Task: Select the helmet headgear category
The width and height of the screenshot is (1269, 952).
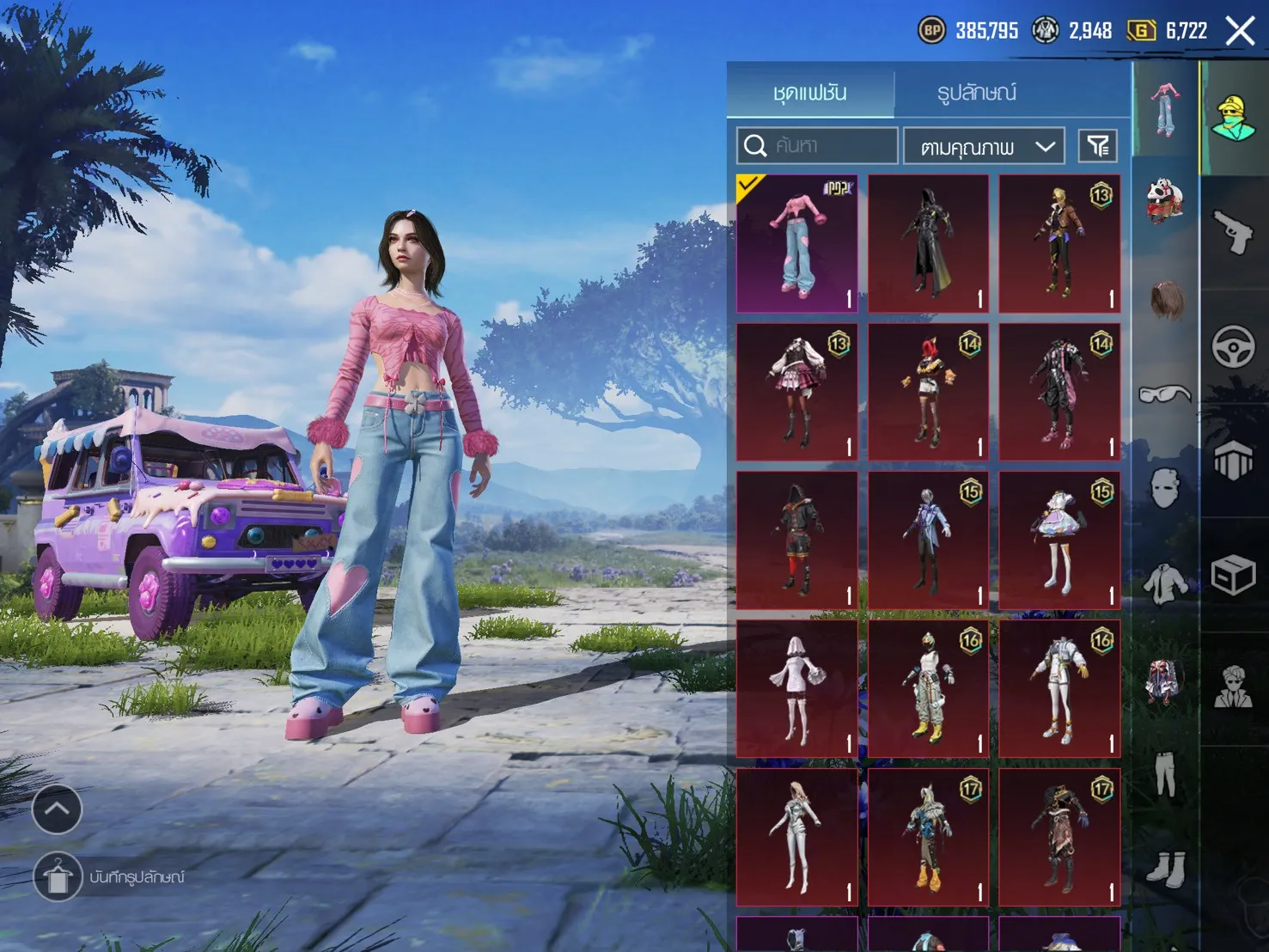Action: (1165, 201)
